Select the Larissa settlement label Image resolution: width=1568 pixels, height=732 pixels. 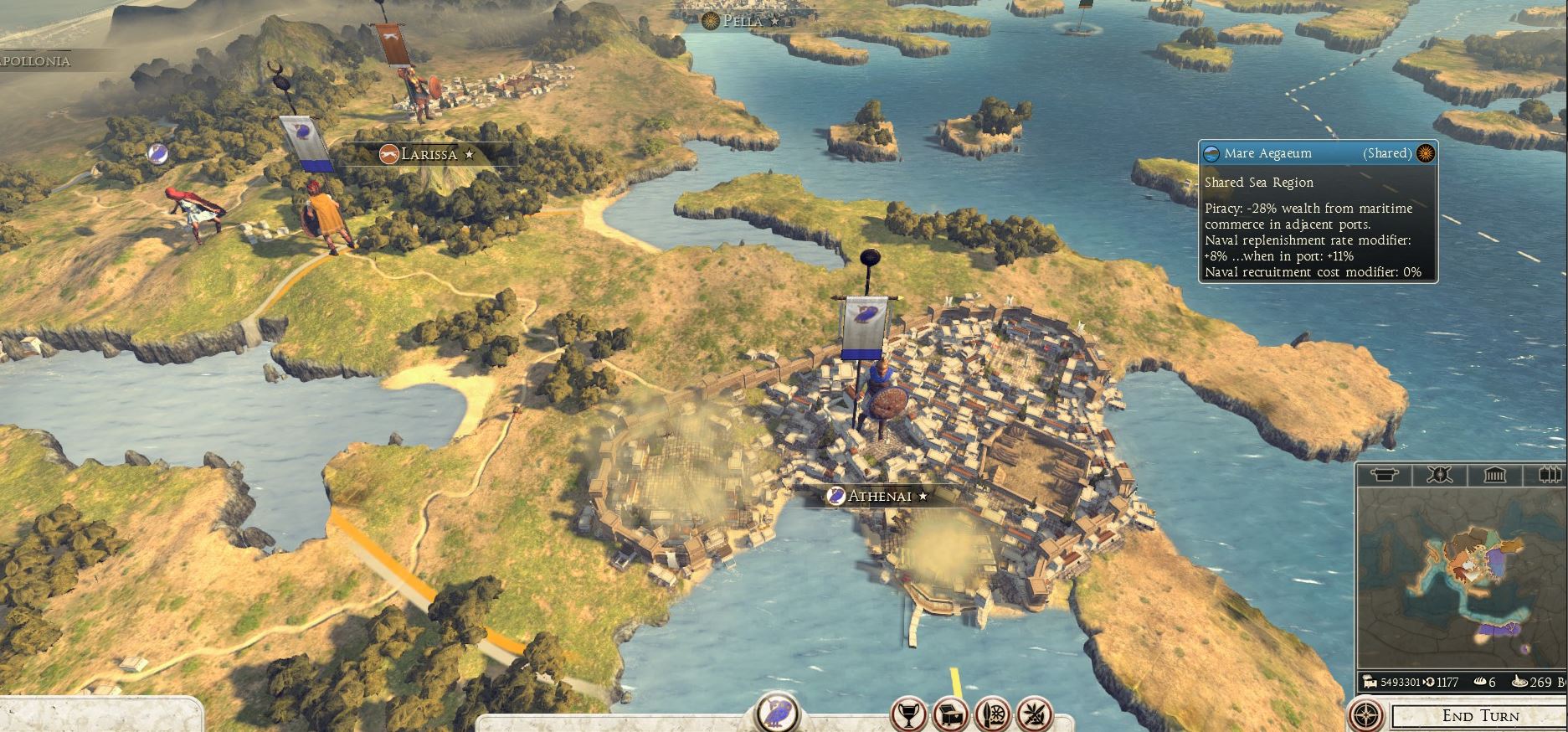click(428, 154)
